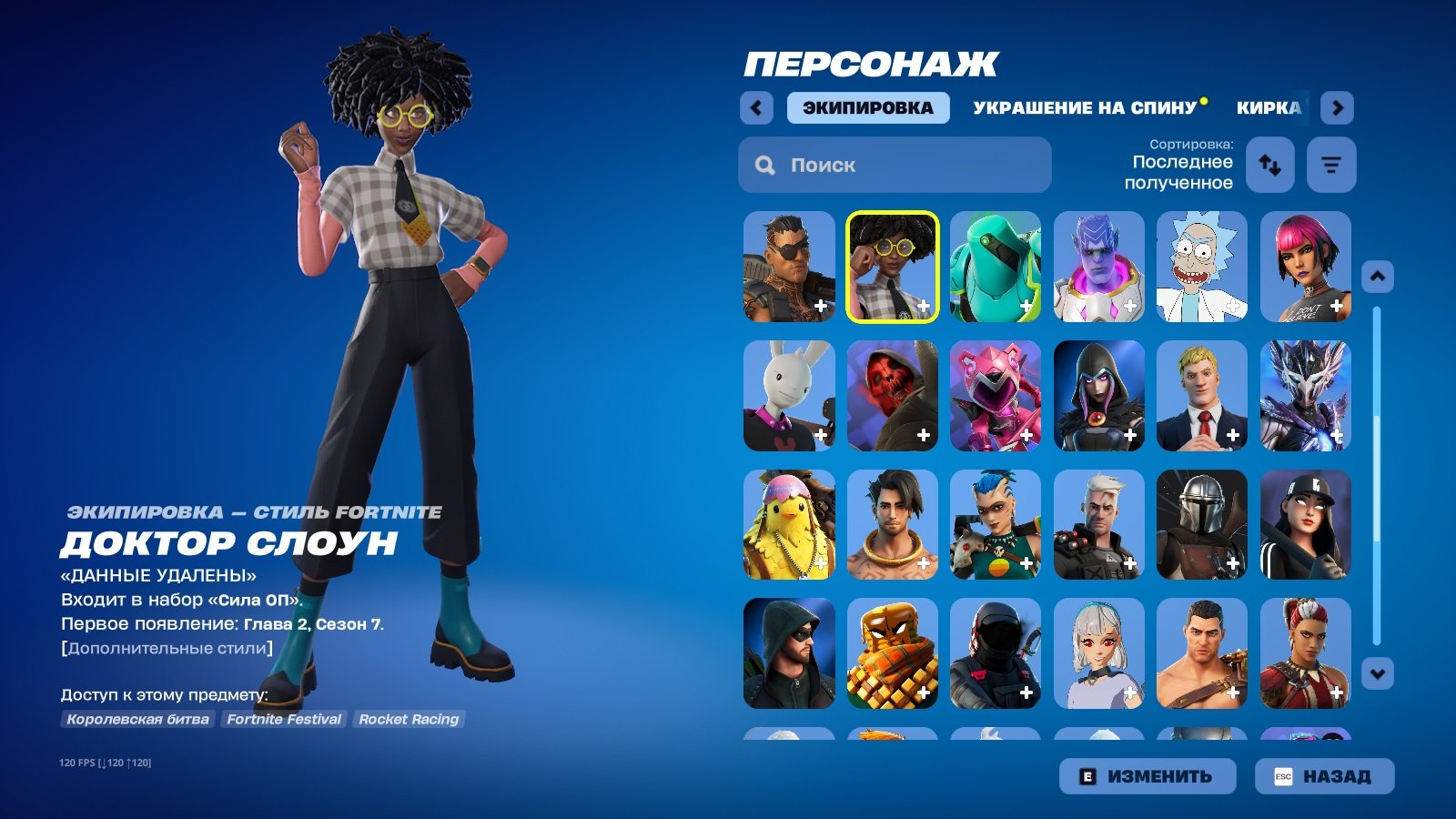Click the sort direction arrows icon

coord(1269,165)
